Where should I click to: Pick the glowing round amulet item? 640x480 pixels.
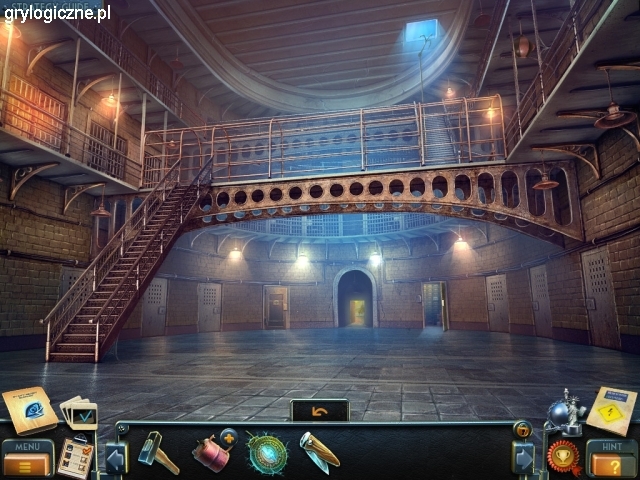[267, 454]
